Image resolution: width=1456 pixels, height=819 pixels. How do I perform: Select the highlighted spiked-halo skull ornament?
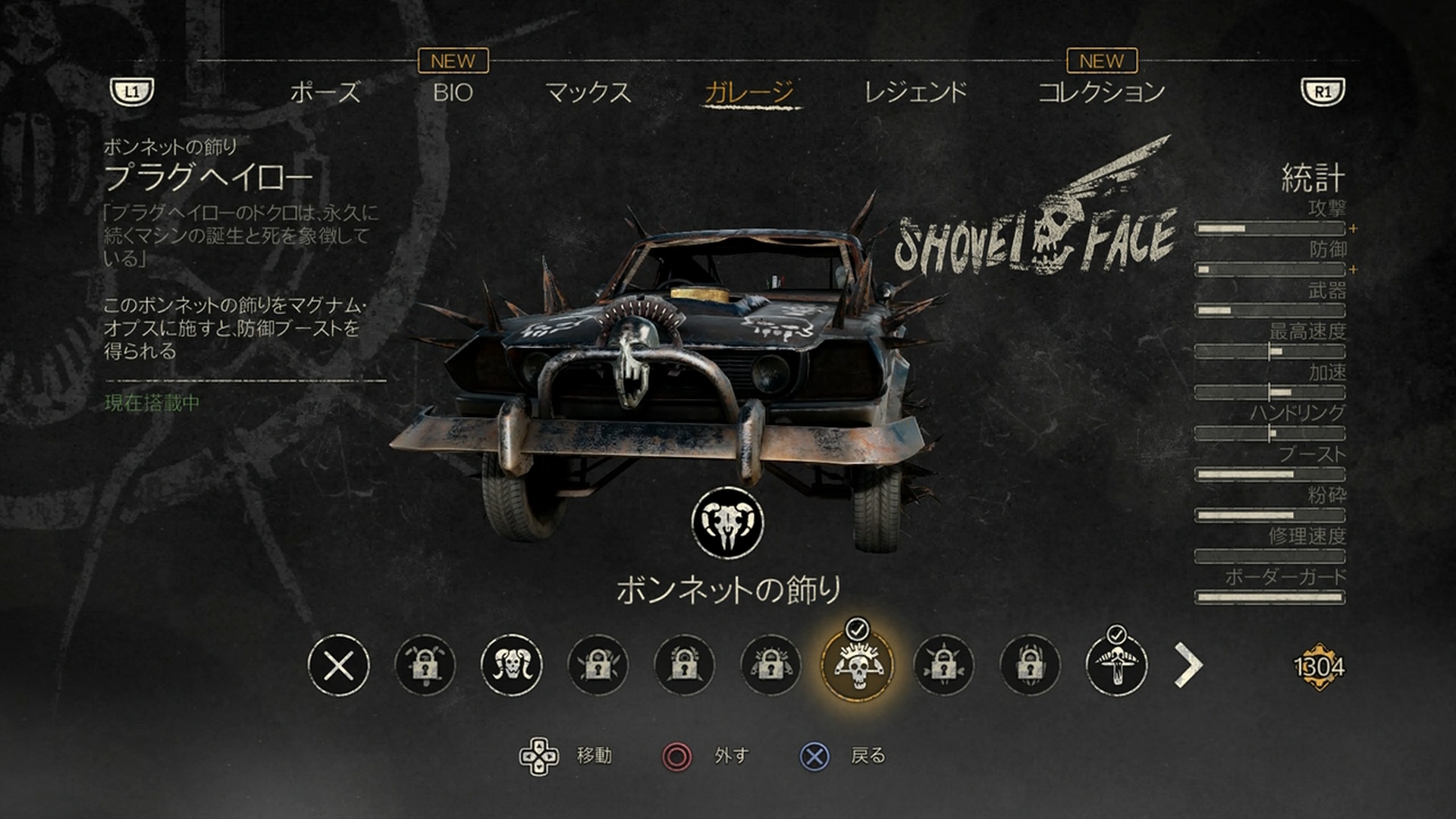click(858, 666)
